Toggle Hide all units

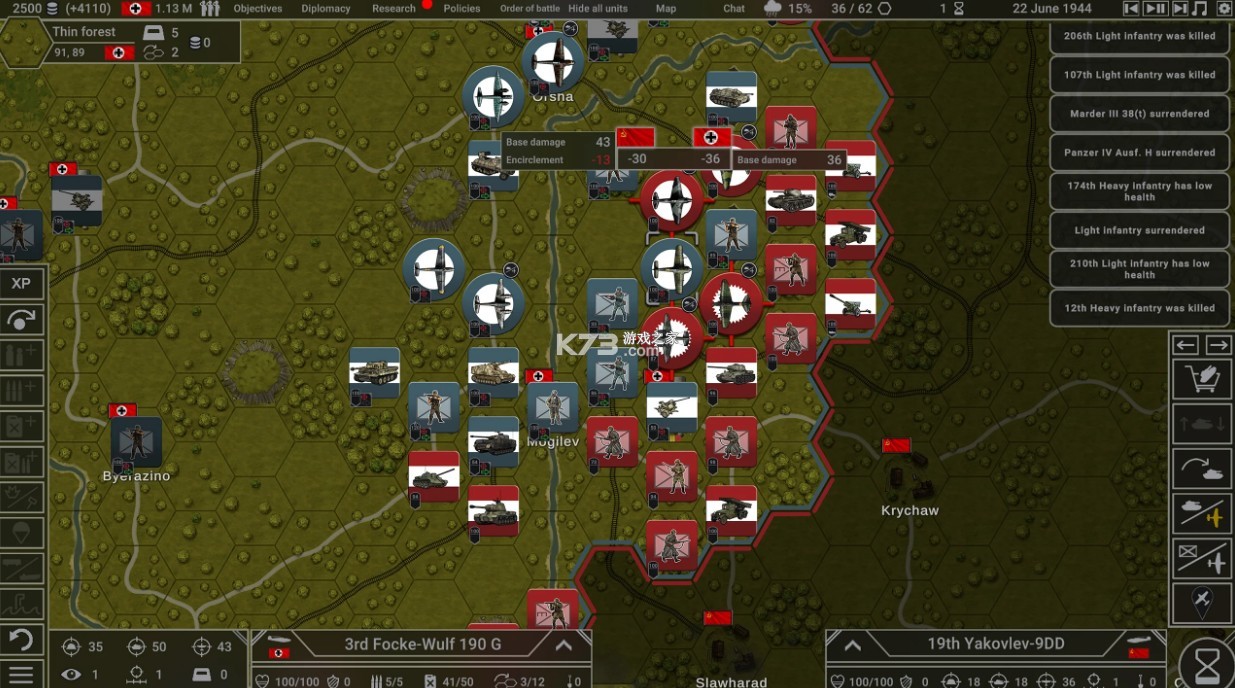click(598, 8)
